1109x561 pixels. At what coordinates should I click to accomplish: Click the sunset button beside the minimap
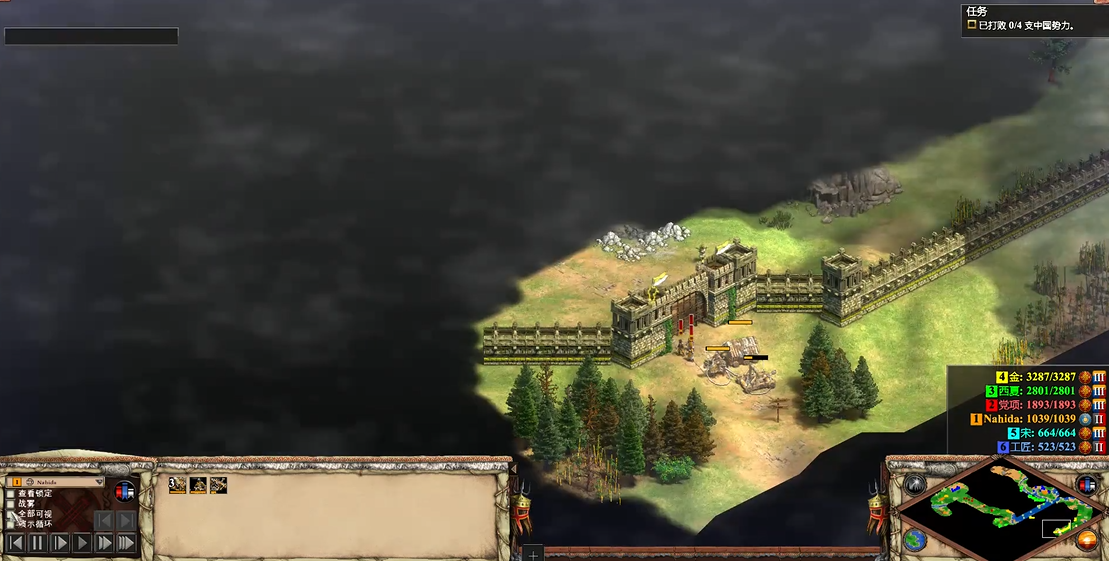coord(1086,541)
